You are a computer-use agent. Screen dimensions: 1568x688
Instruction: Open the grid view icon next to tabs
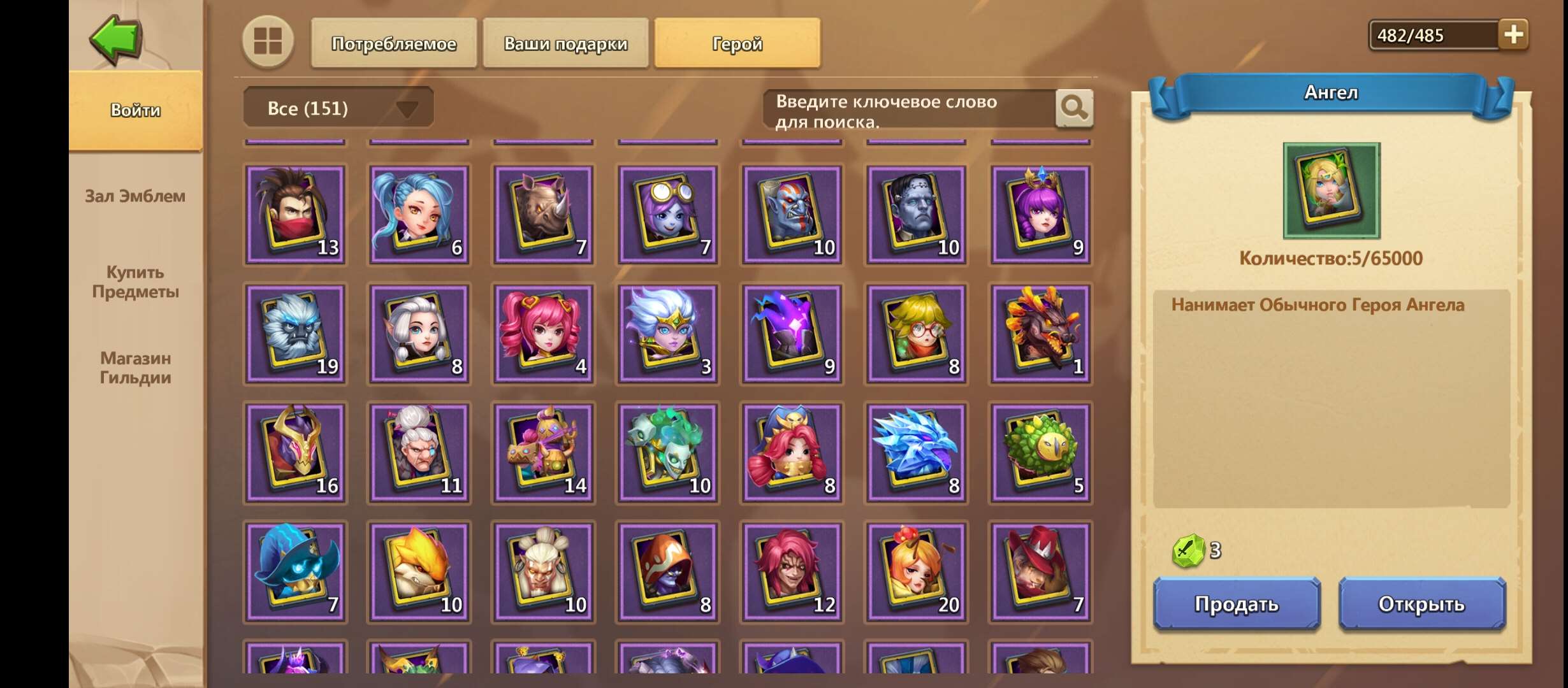coord(268,43)
